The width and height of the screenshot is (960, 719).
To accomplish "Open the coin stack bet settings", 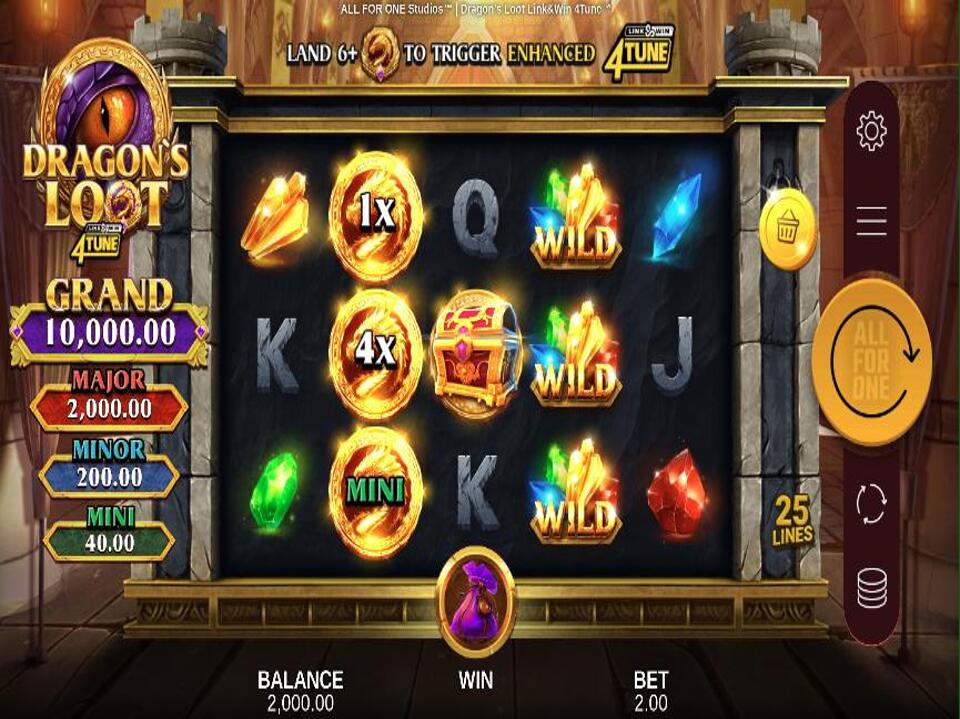I will coord(871,588).
